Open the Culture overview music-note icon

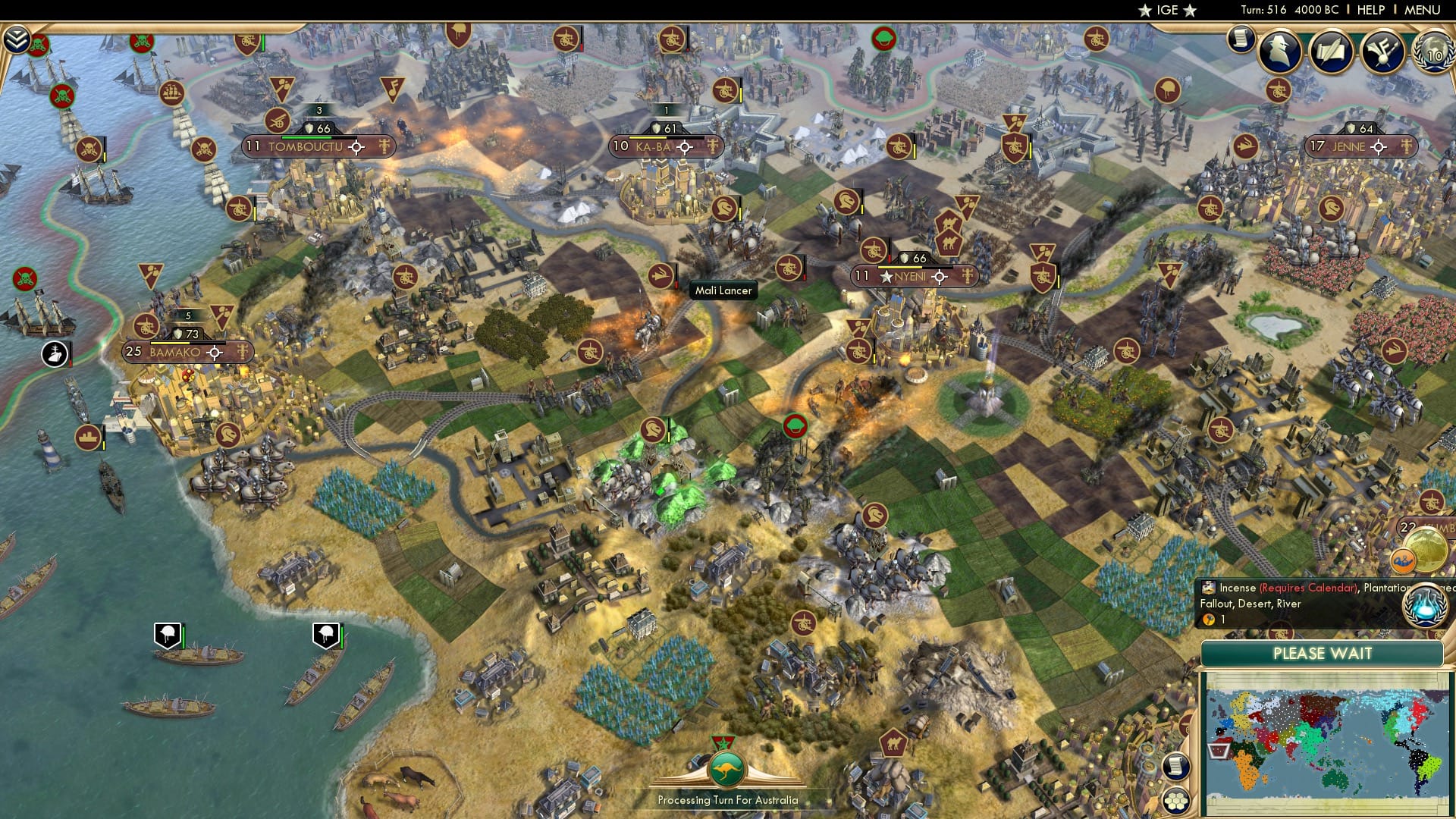[x=1382, y=51]
